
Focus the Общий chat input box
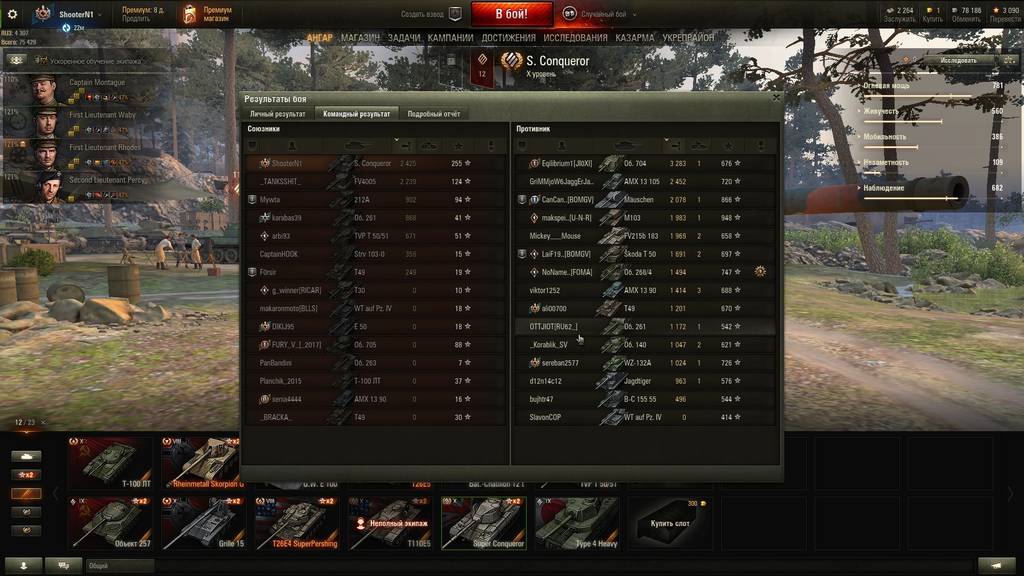[120, 565]
